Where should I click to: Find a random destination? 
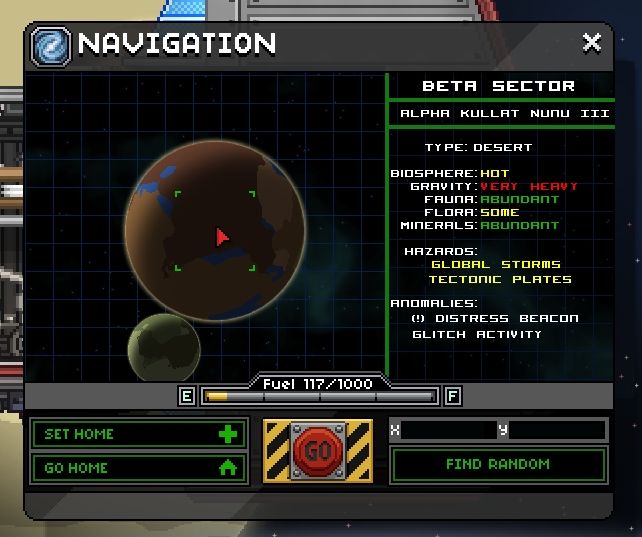coord(498,464)
